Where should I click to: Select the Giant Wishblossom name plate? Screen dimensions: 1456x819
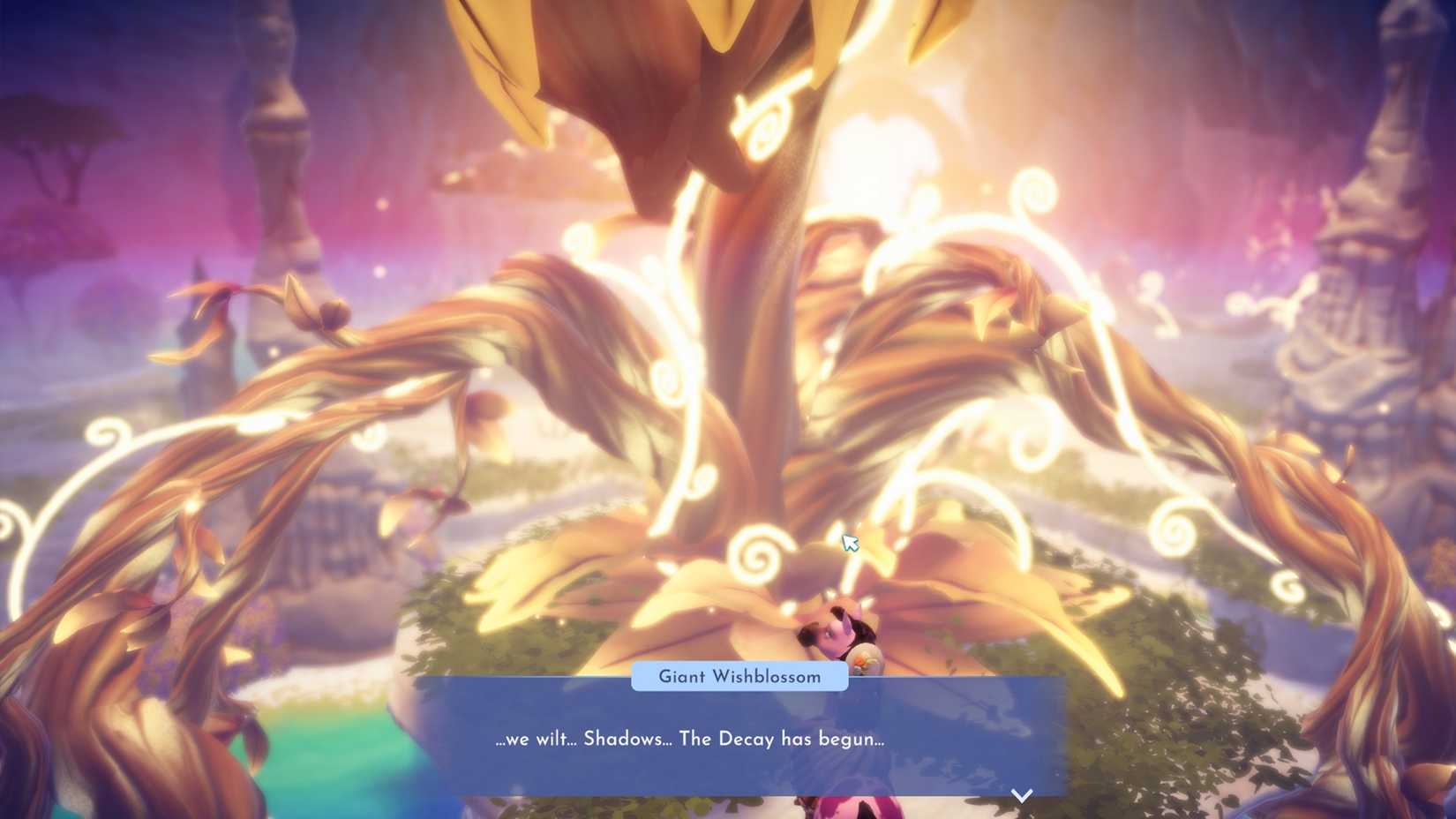click(x=739, y=677)
